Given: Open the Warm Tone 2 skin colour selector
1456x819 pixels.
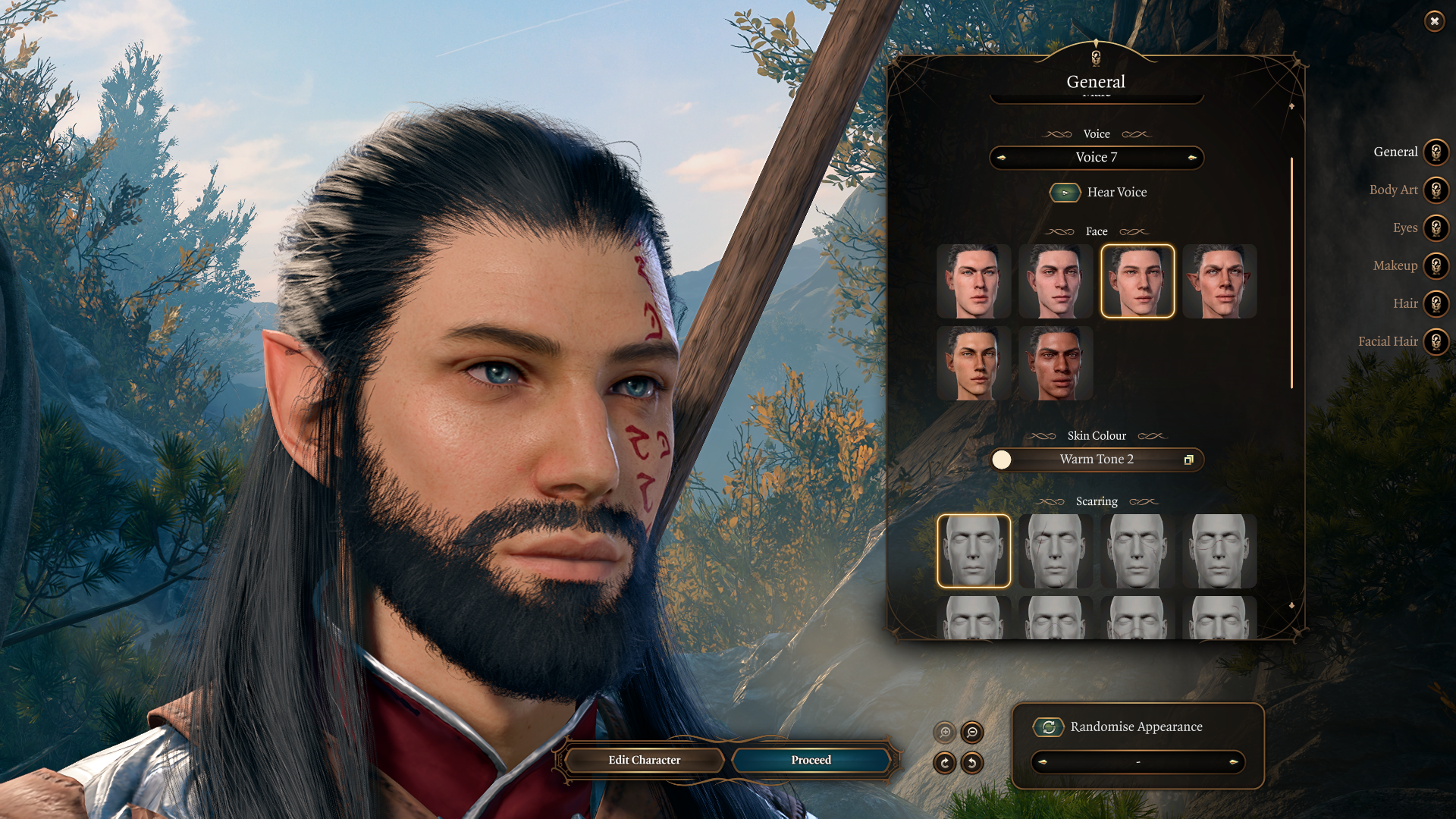Looking at the screenshot, I should [1097, 460].
